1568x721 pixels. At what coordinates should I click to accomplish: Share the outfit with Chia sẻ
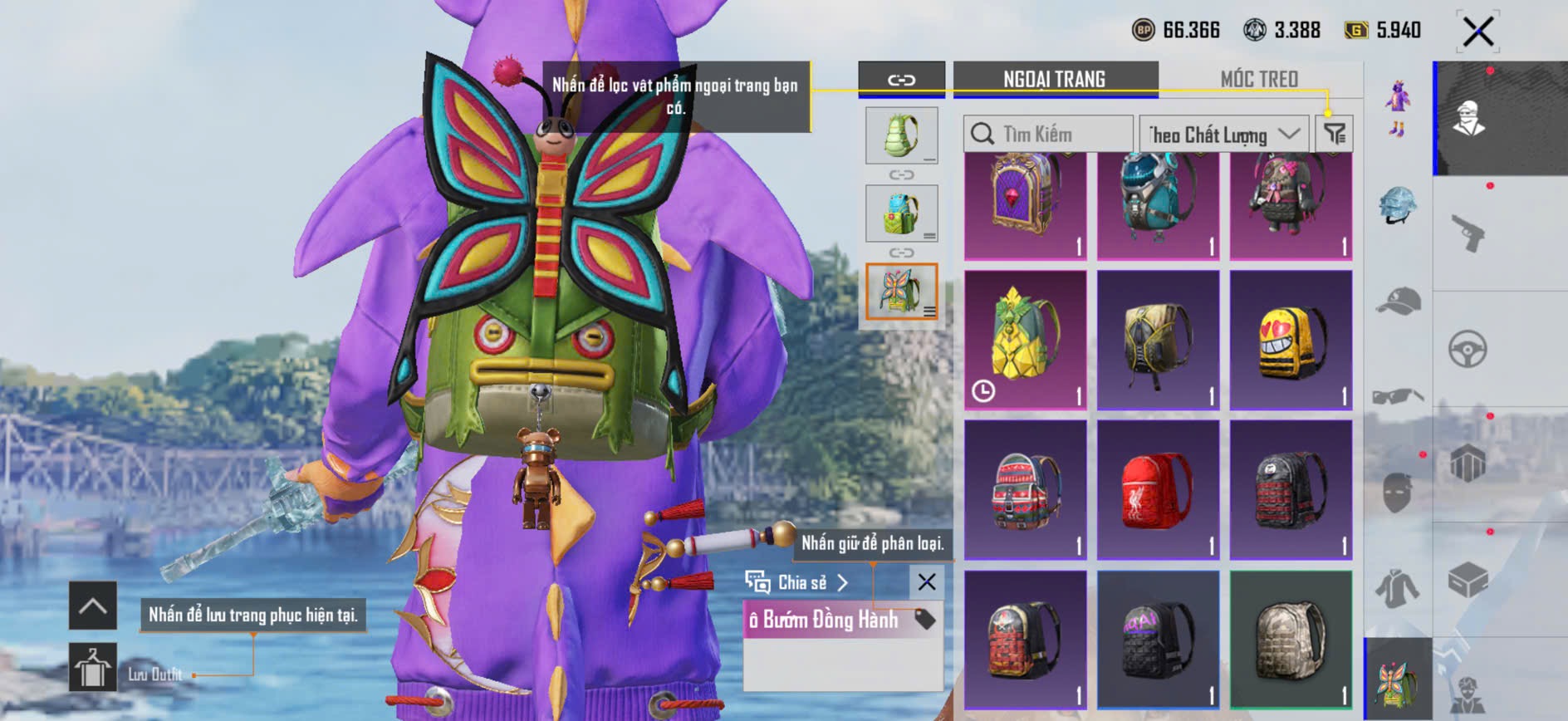coord(797,582)
